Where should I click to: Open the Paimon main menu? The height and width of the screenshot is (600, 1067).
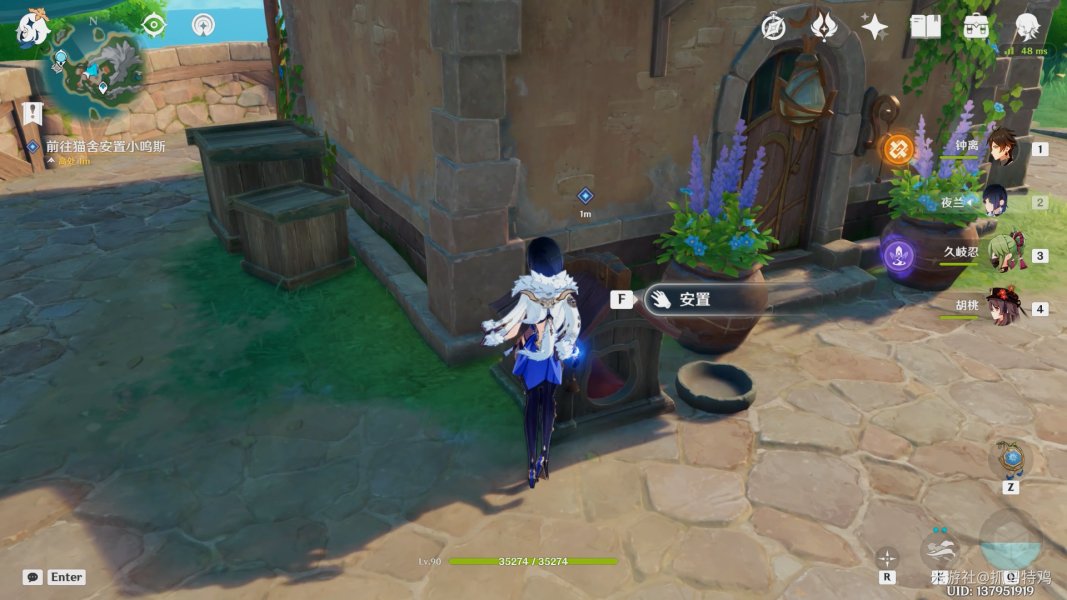tap(33, 28)
